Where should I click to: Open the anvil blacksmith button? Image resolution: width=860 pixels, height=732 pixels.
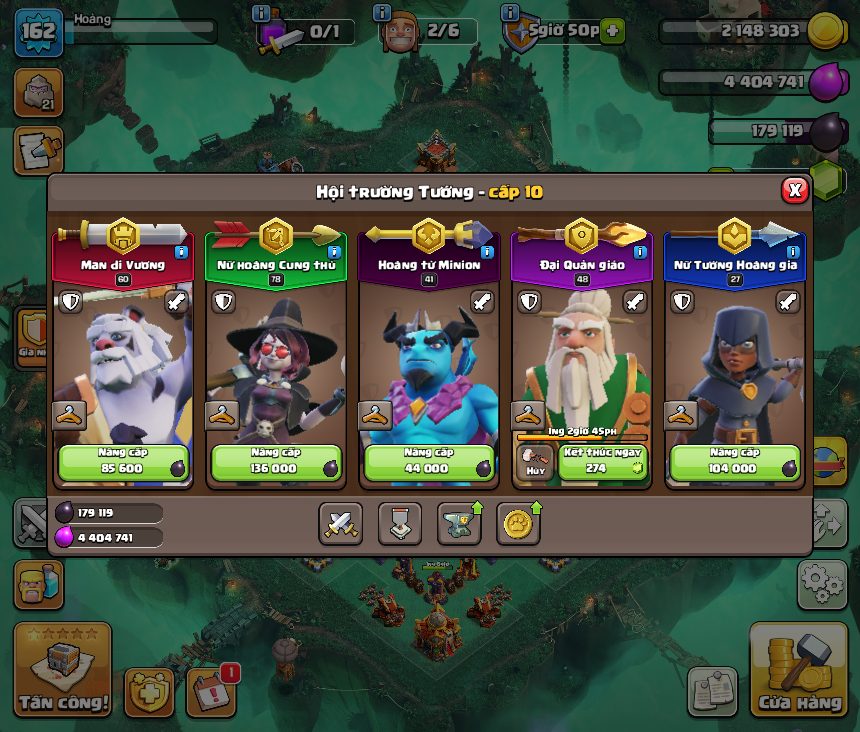point(459,523)
